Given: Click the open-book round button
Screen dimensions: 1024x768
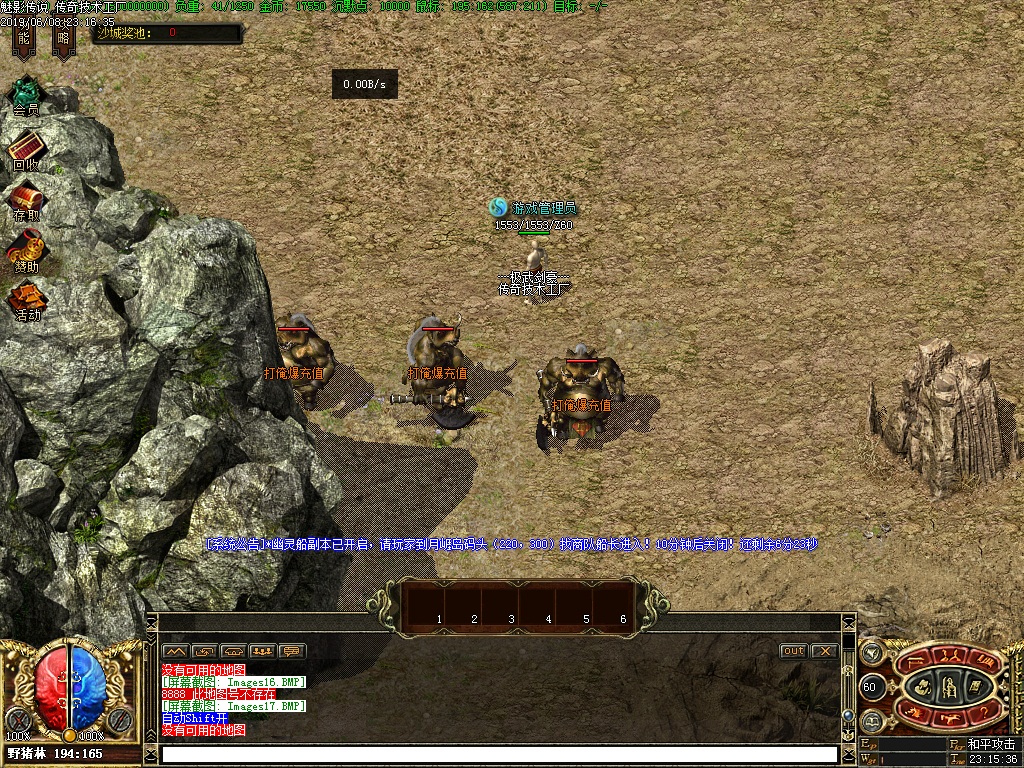Looking at the screenshot, I should (871, 719).
